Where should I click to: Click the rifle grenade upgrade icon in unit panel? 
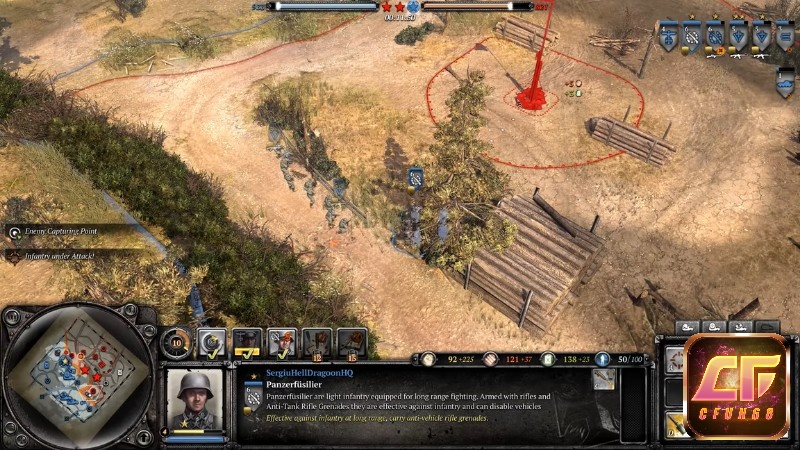(x=603, y=378)
